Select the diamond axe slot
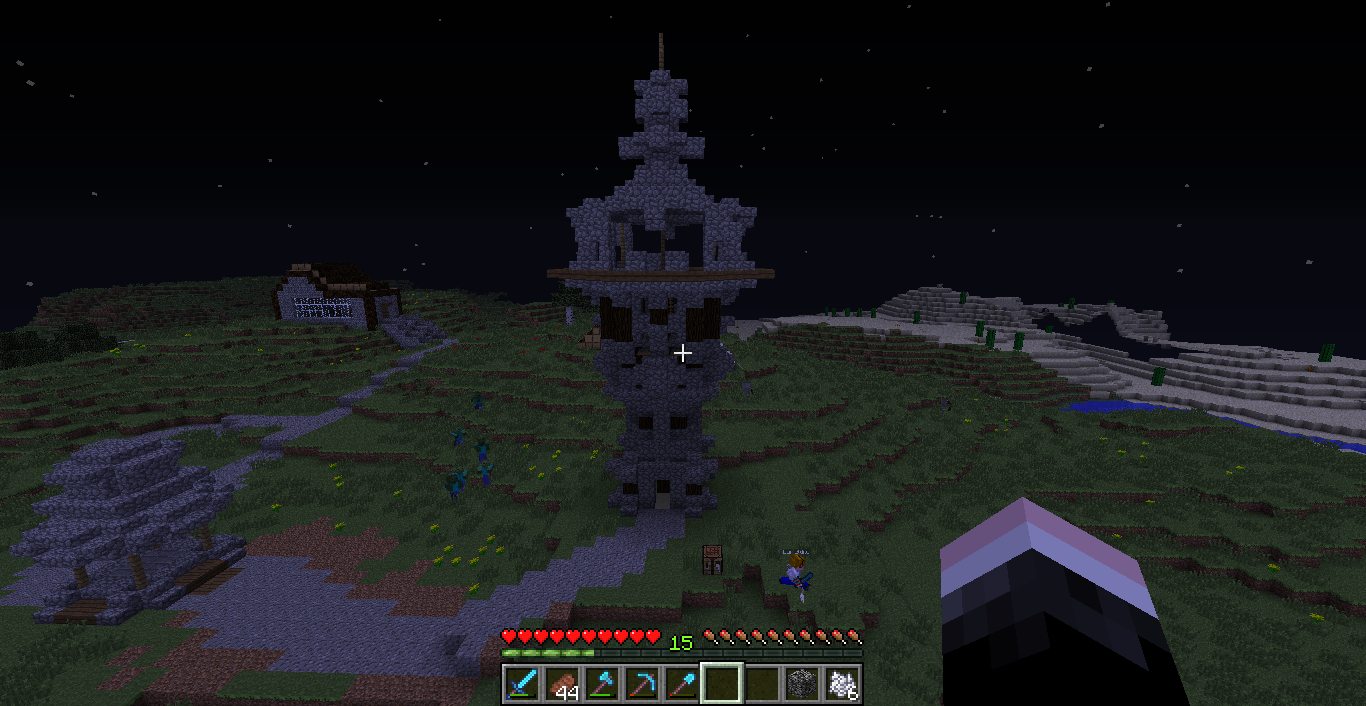The image size is (1366, 706). coord(602,684)
